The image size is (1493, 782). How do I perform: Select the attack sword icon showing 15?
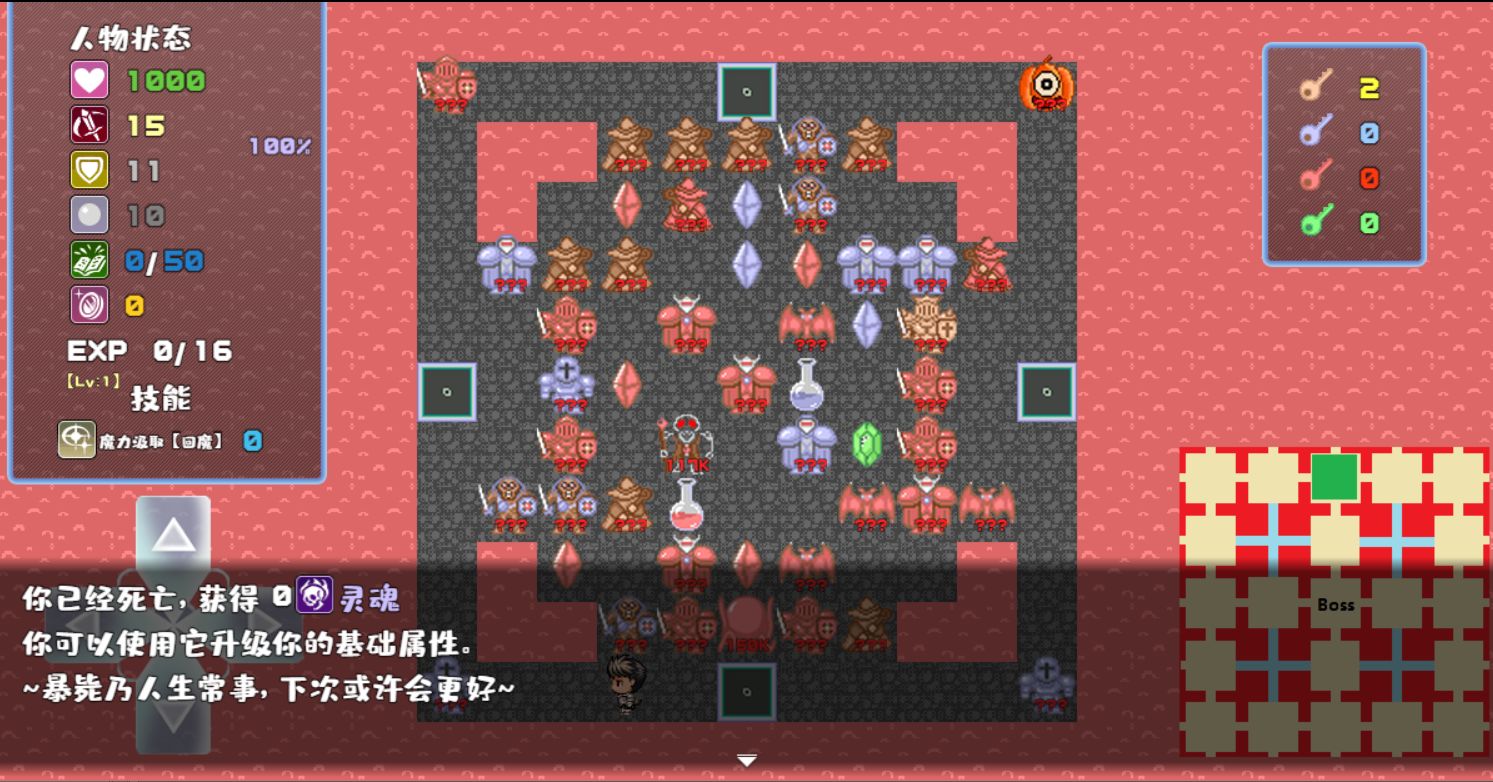pyautogui.click(x=90, y=124)
